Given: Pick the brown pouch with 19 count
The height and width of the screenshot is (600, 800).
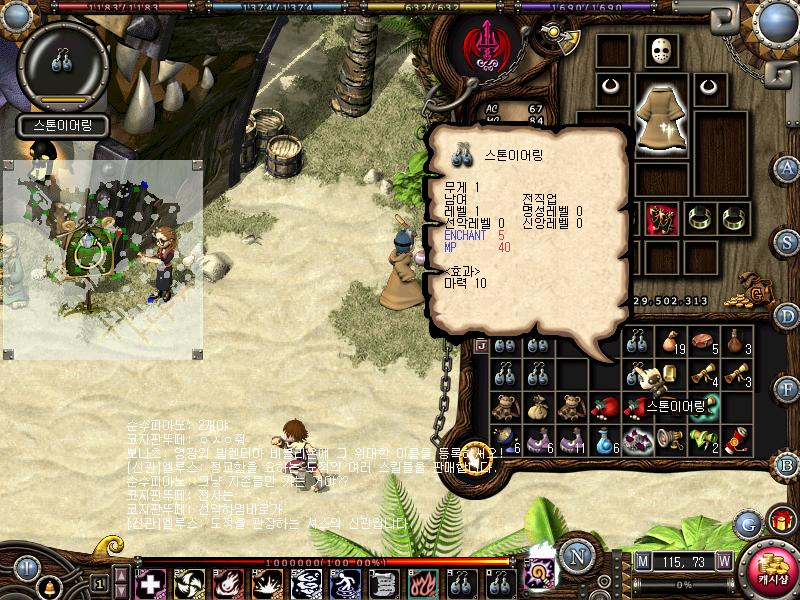Looking at the screenshot, I should pos(672,343).
